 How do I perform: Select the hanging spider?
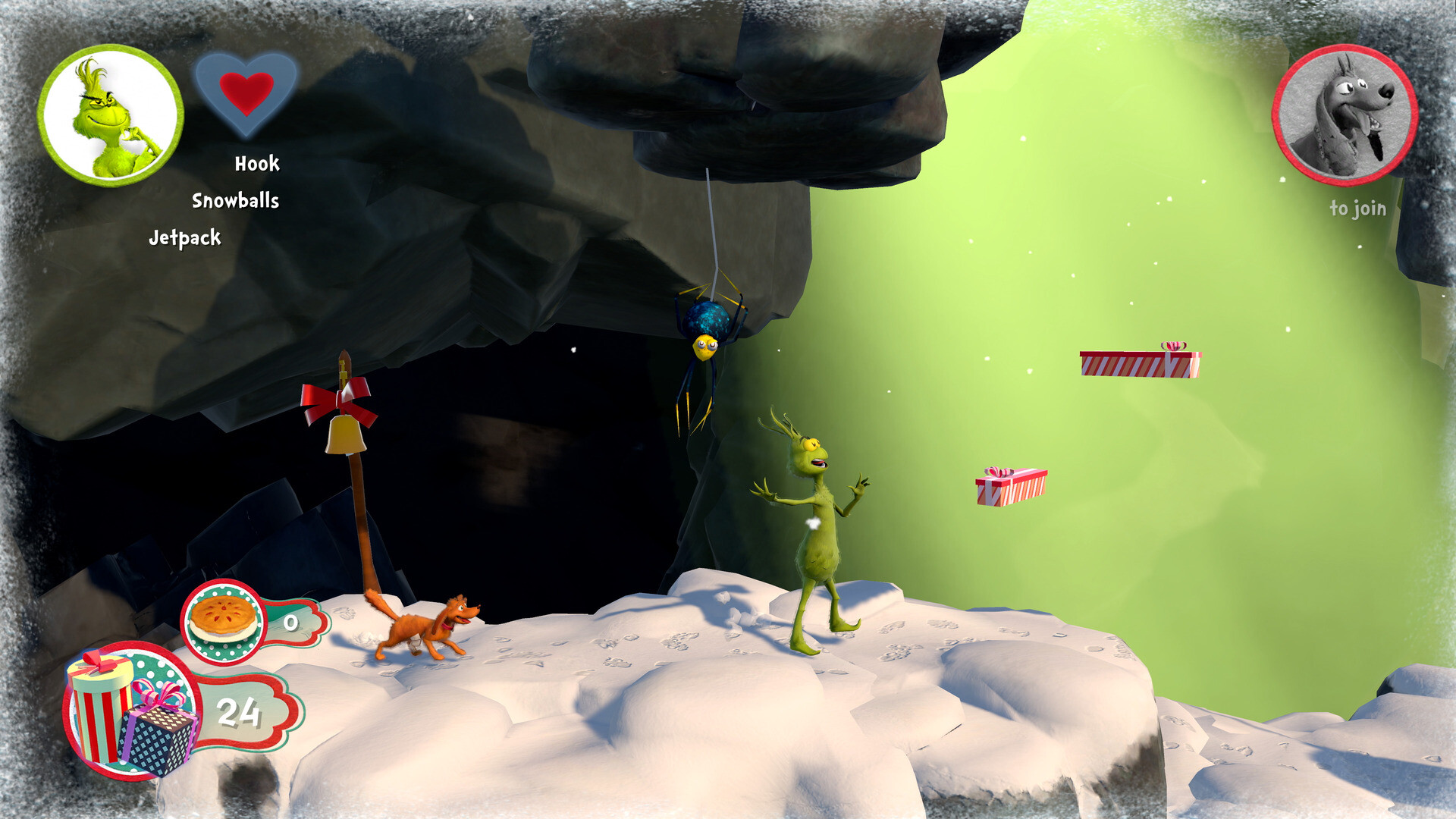[708, 334]
